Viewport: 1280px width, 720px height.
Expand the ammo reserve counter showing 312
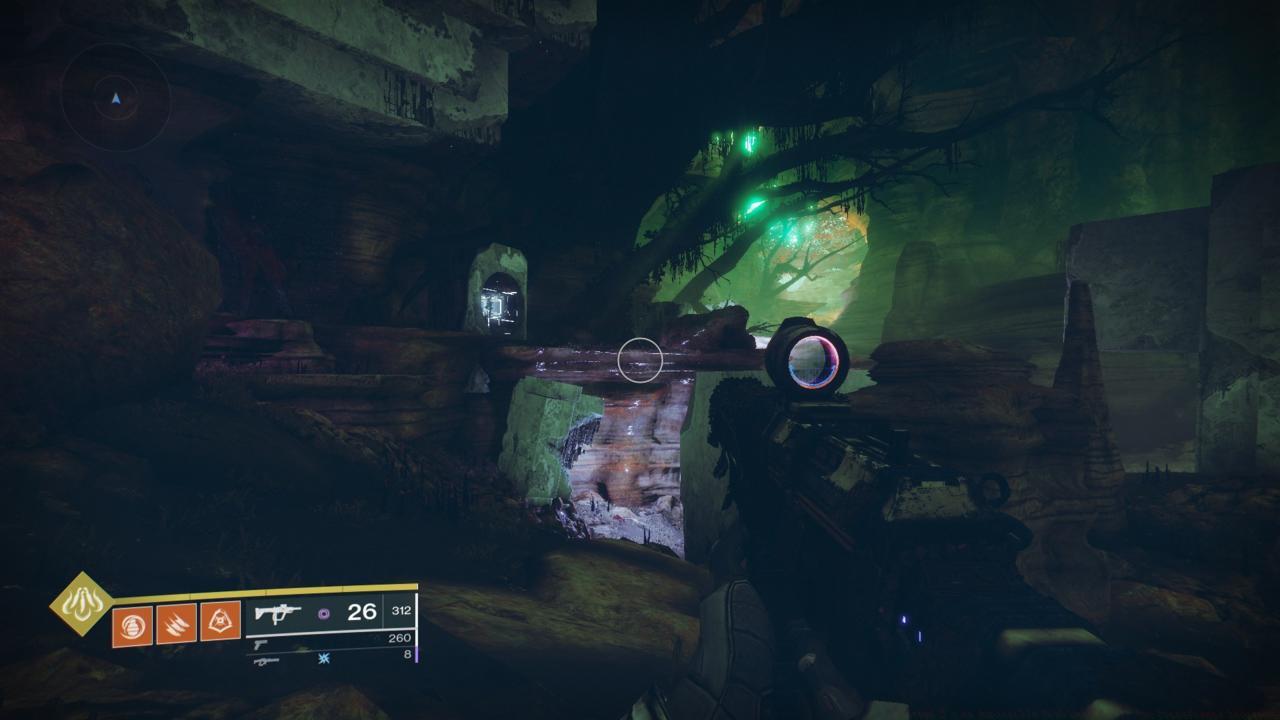pos(400,612)
